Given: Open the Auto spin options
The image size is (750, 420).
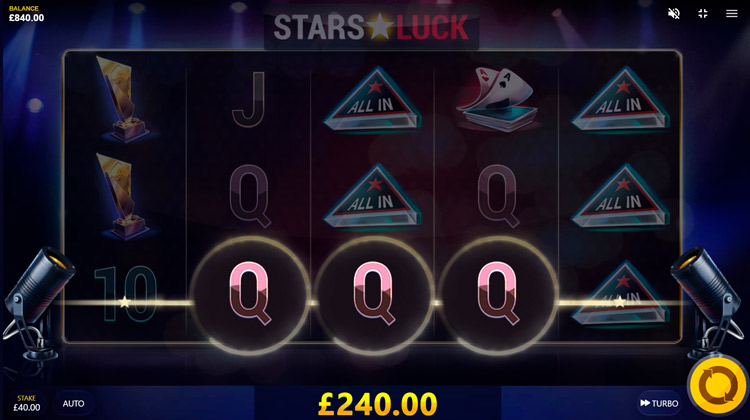Looking at the screenshot, I should click(x=74, y=403).
